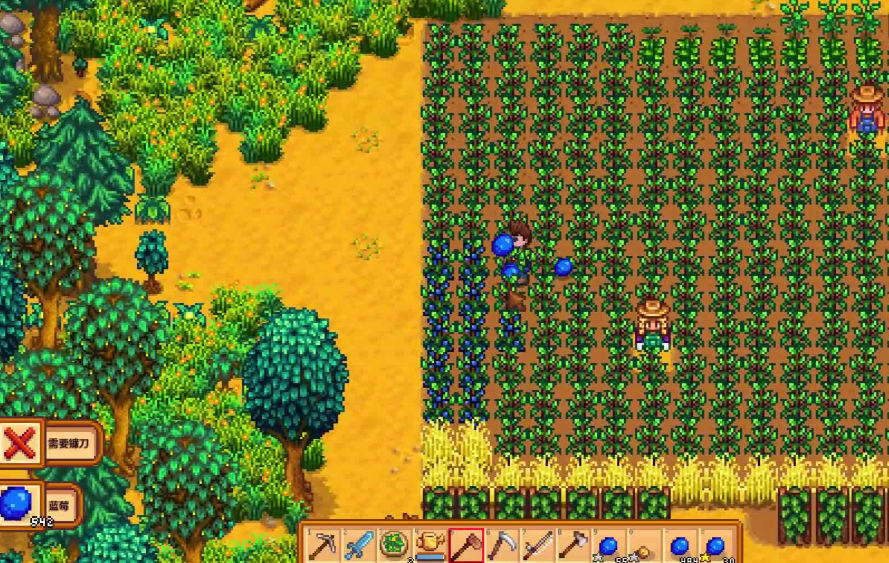Select the gold-star blueberry stack
Screen dimensions: 889x563
pos(715,546)
